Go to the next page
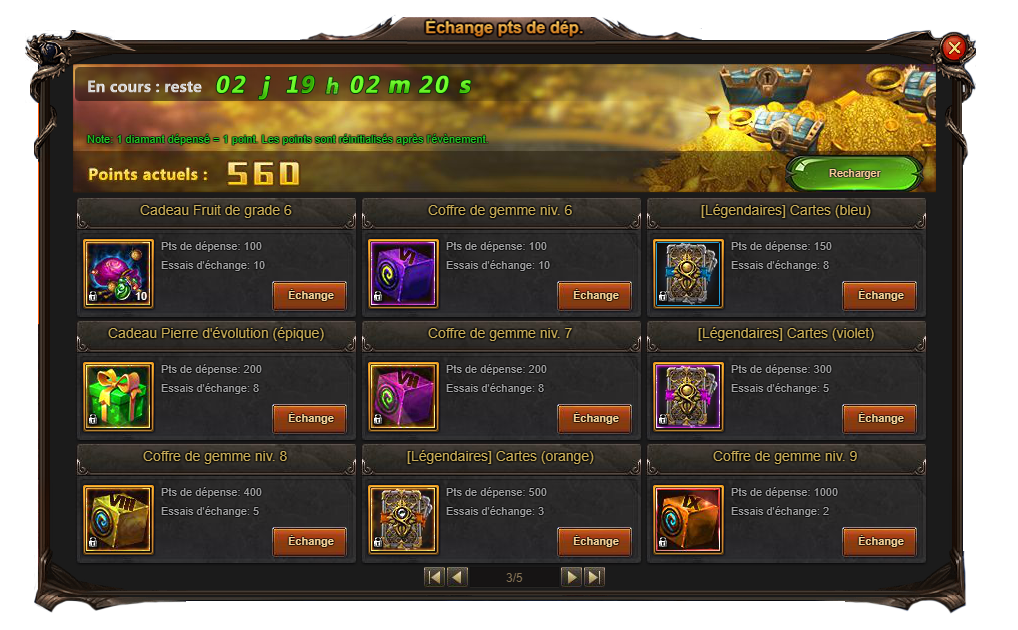 coord(571,577)
